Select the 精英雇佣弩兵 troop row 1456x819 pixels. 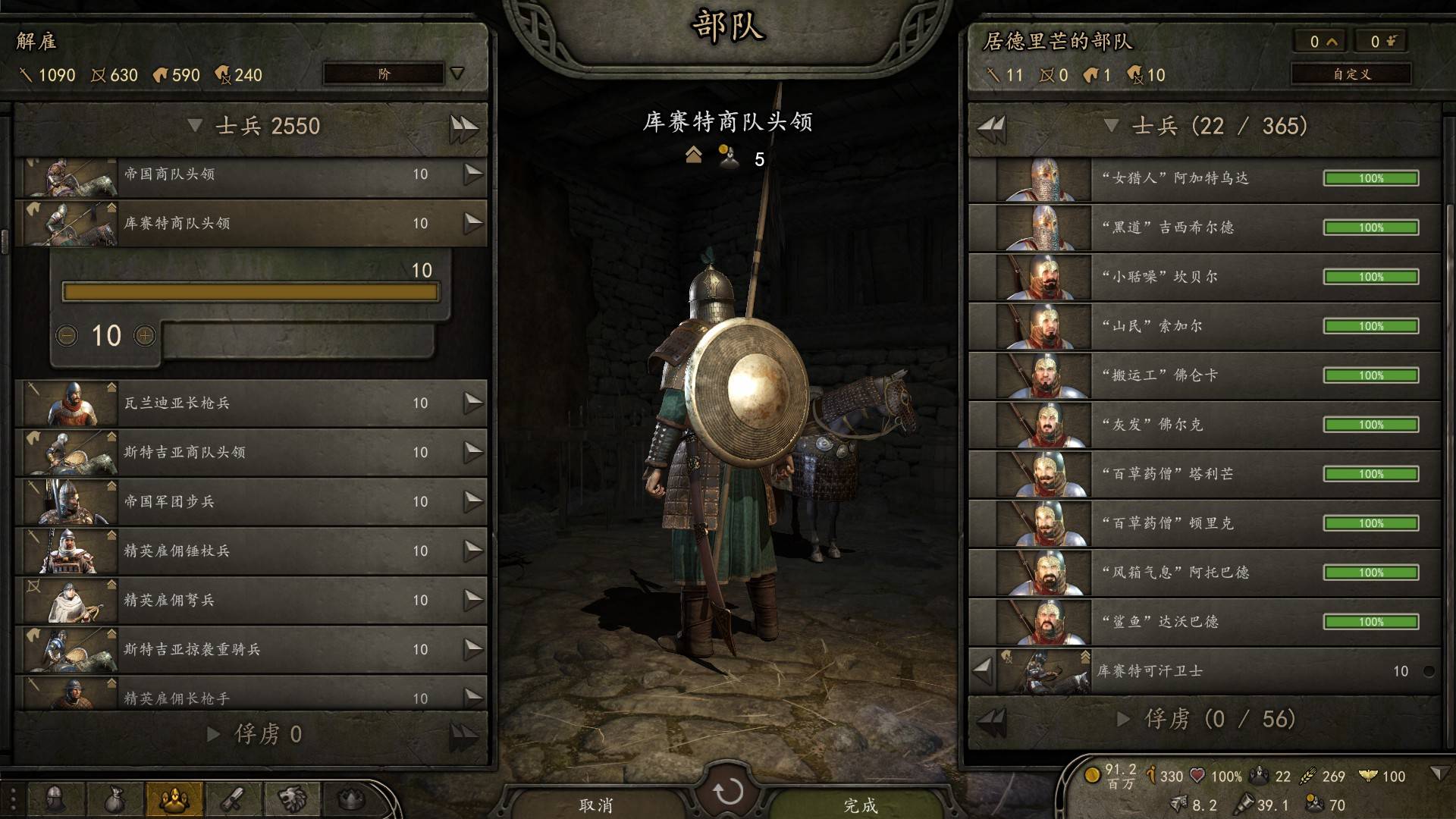click(x=250, y=601)
